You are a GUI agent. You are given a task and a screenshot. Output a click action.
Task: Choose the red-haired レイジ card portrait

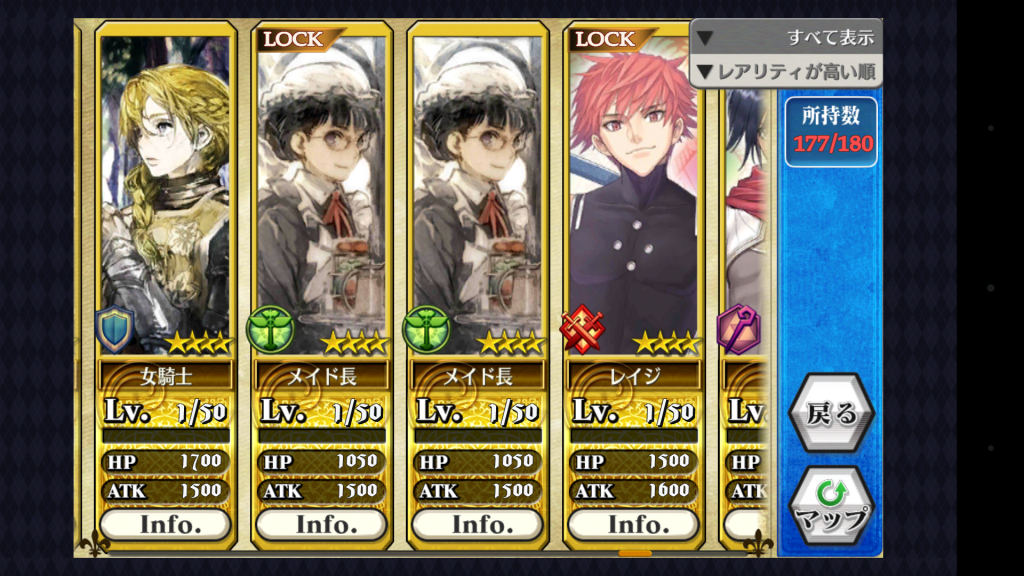click(x=634, y=190)
